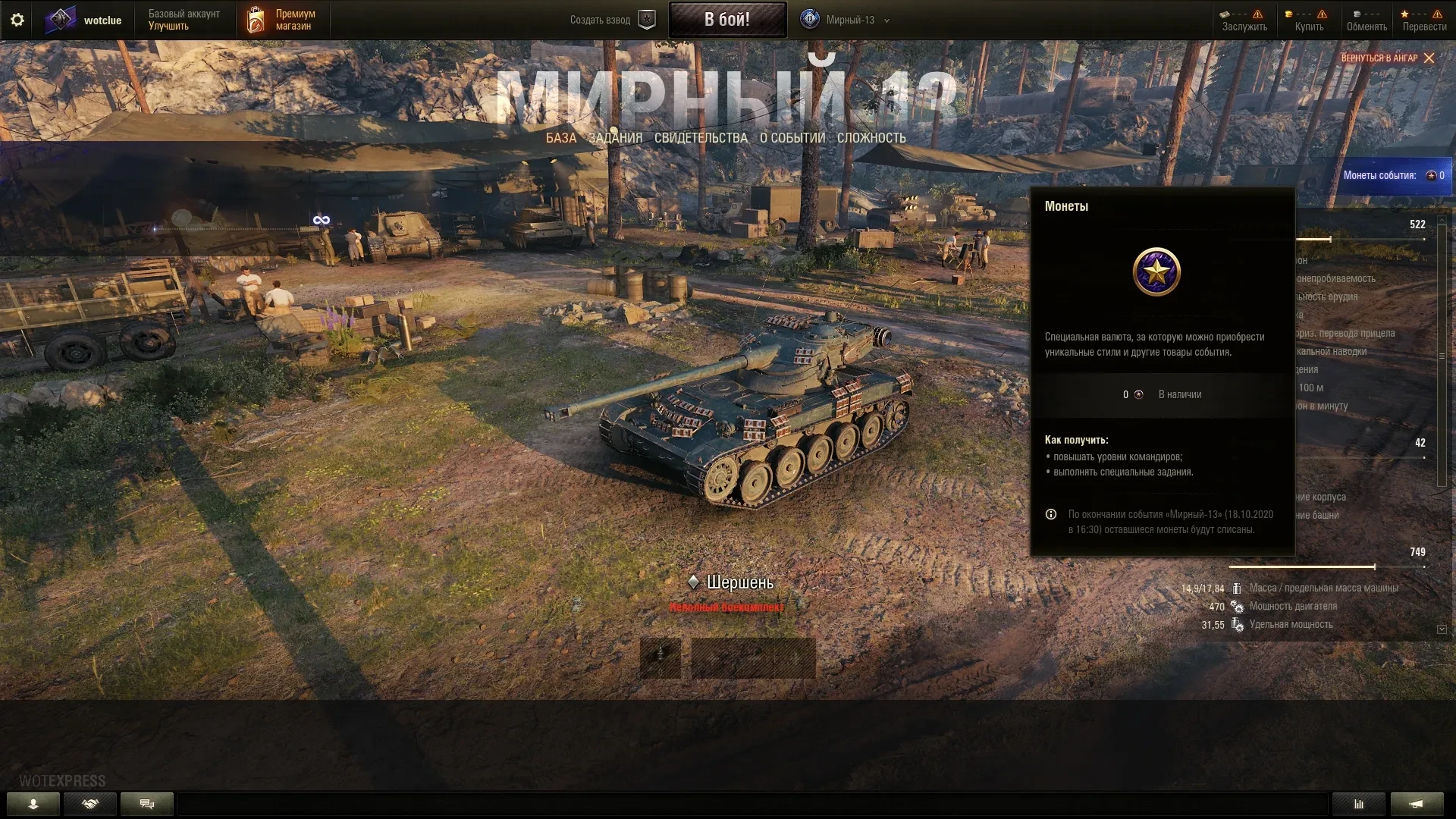This screenshot has height=819, width=1456.
Task: Open the Premium shop
Action: (x=282, y=20)
